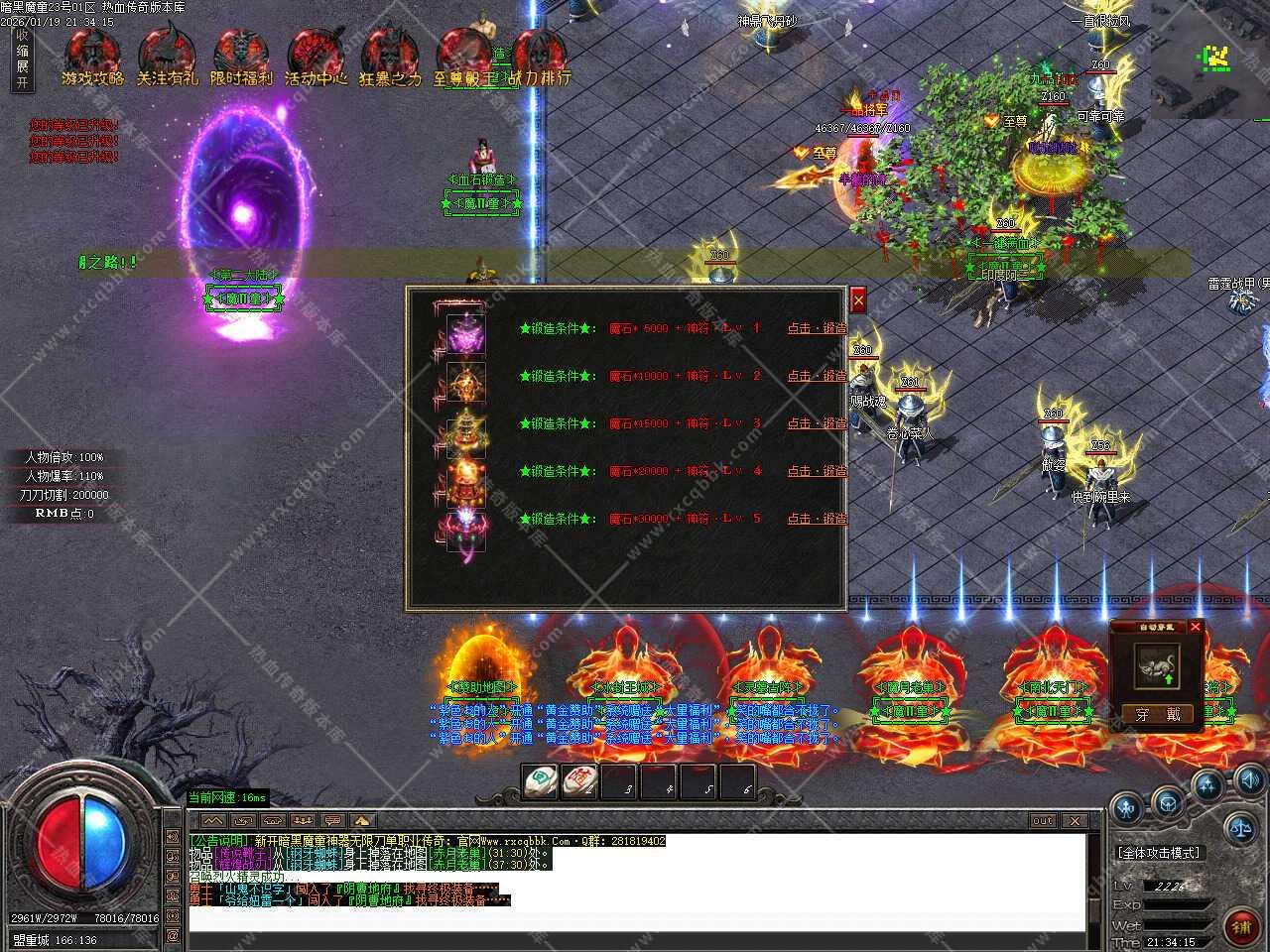
Task: Open the balance scales trade icon
Action: pyautogui.click(x=1238, y=824)
